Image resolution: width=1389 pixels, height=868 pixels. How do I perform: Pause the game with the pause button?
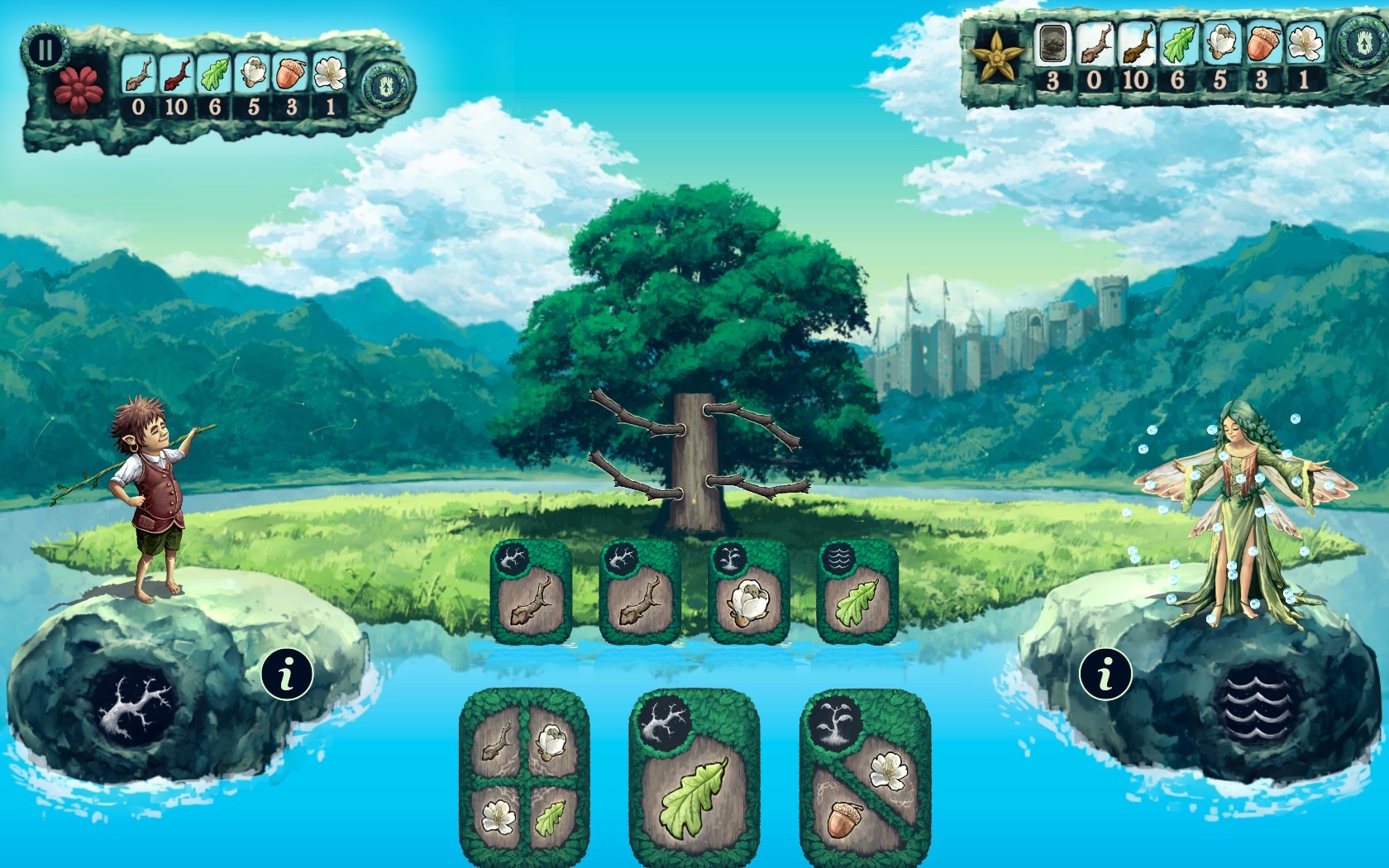tap(45, 50)
